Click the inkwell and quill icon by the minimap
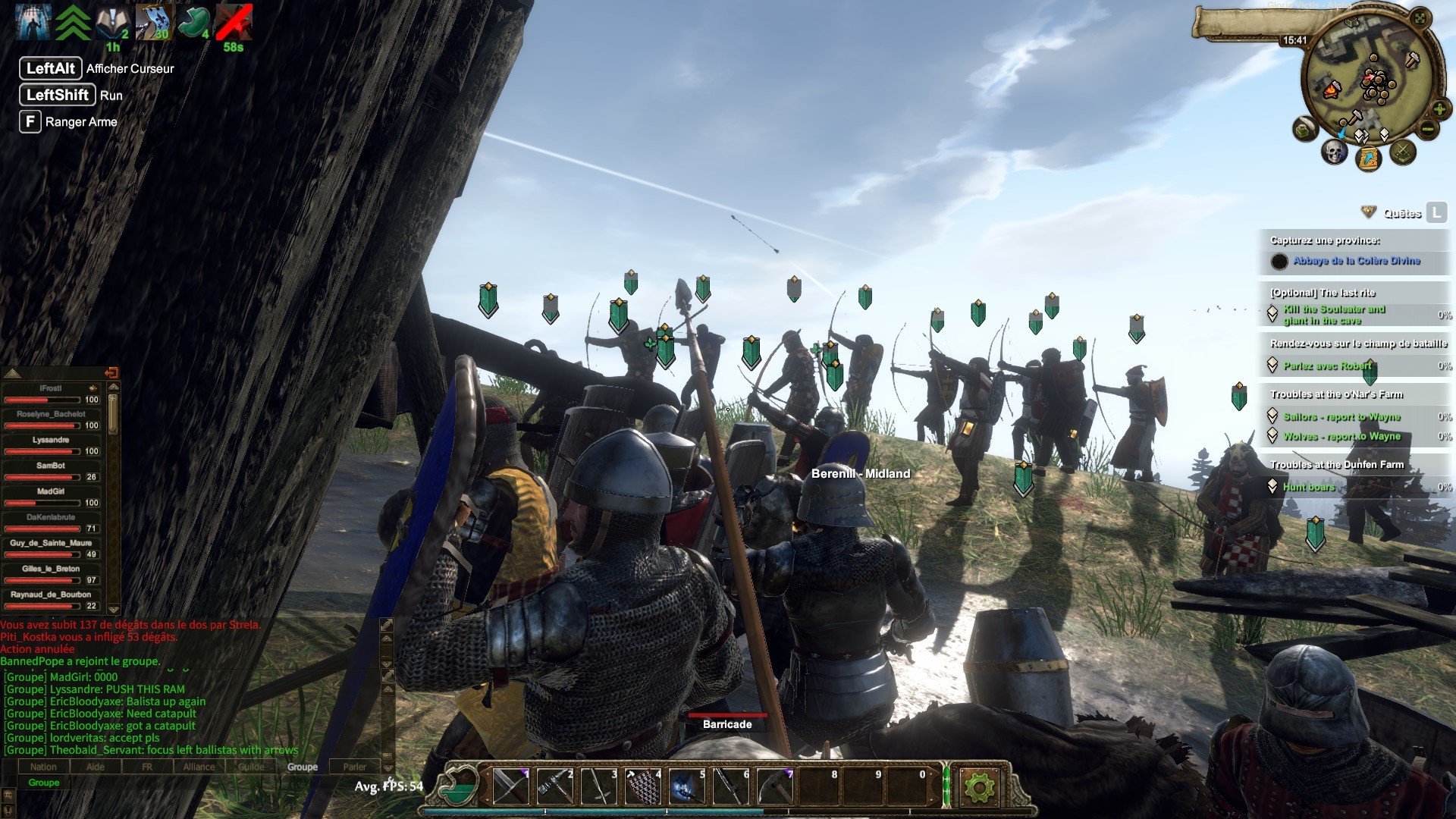The width and height of the screenshot is (1456, 819). click(x=1304, y=130)
